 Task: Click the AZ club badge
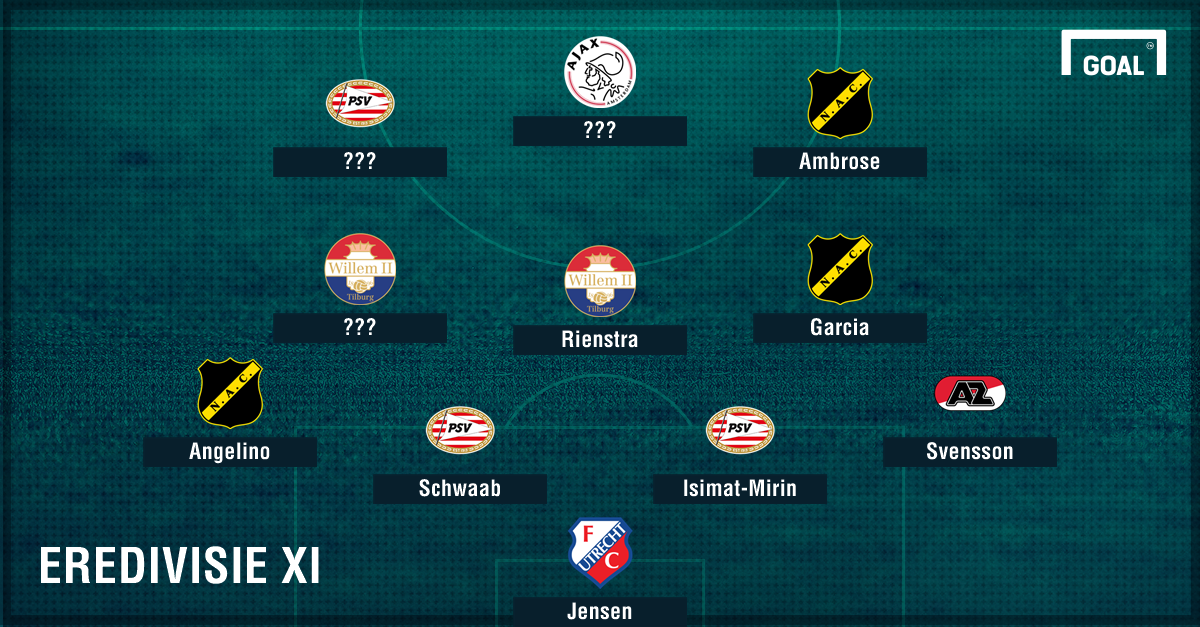pos(969,393)
